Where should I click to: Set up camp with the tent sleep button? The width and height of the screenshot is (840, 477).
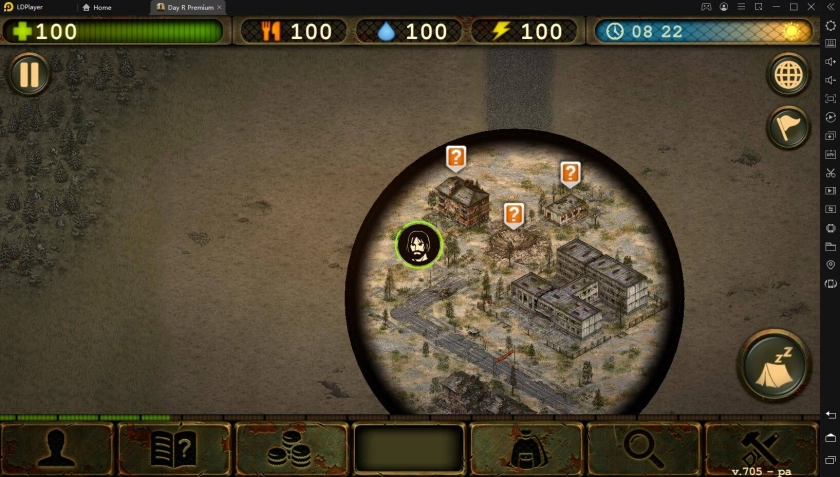(x=774, y=365)
